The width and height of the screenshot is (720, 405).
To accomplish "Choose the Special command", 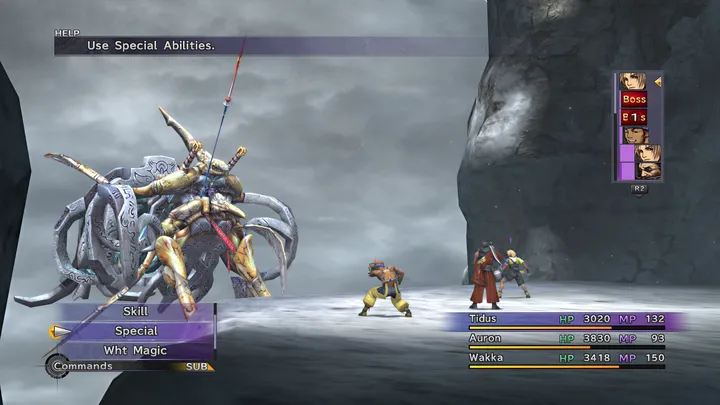I will coord(136,331).
